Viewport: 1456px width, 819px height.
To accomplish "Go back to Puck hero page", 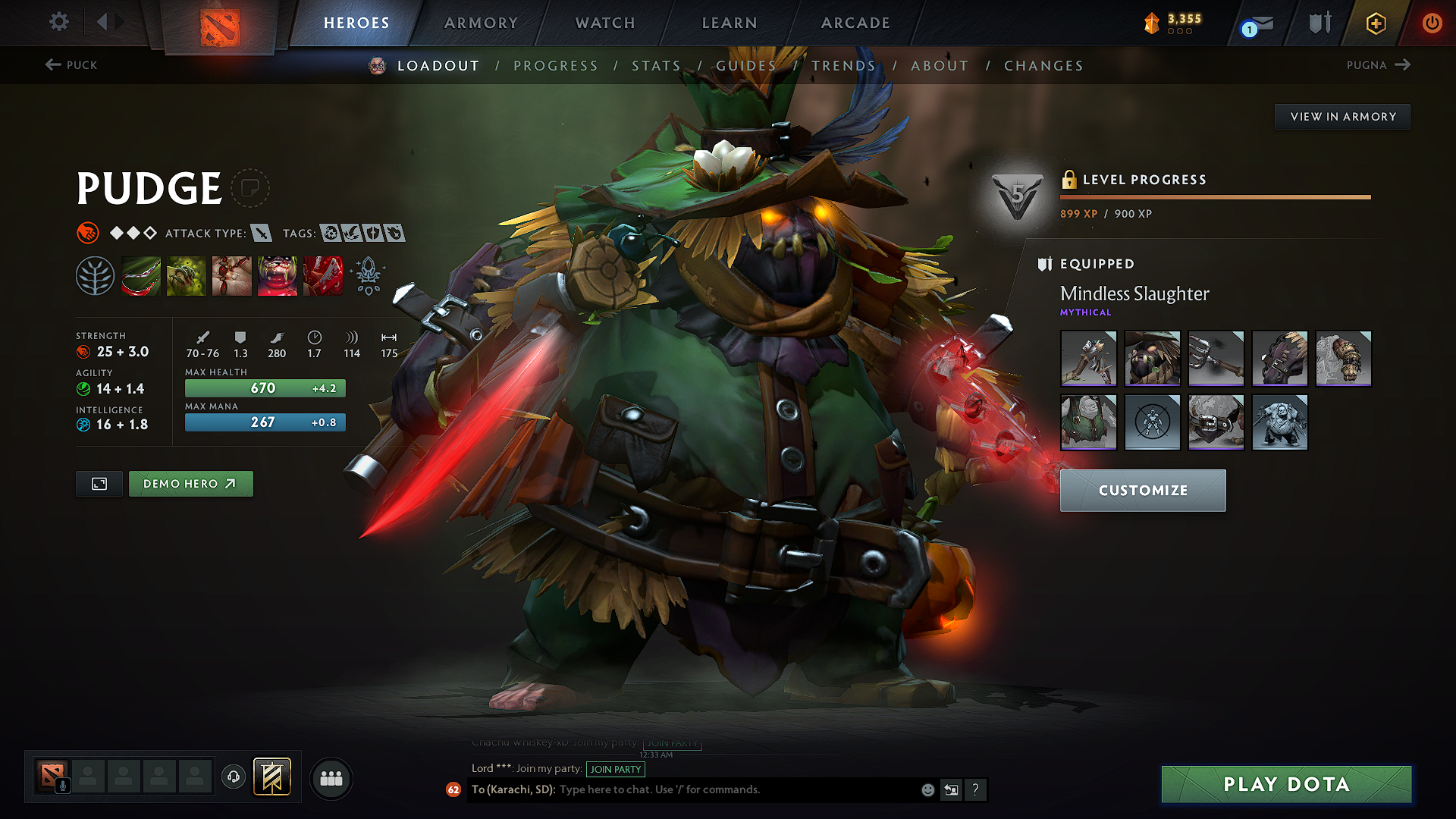I will (x=71, y=65).
